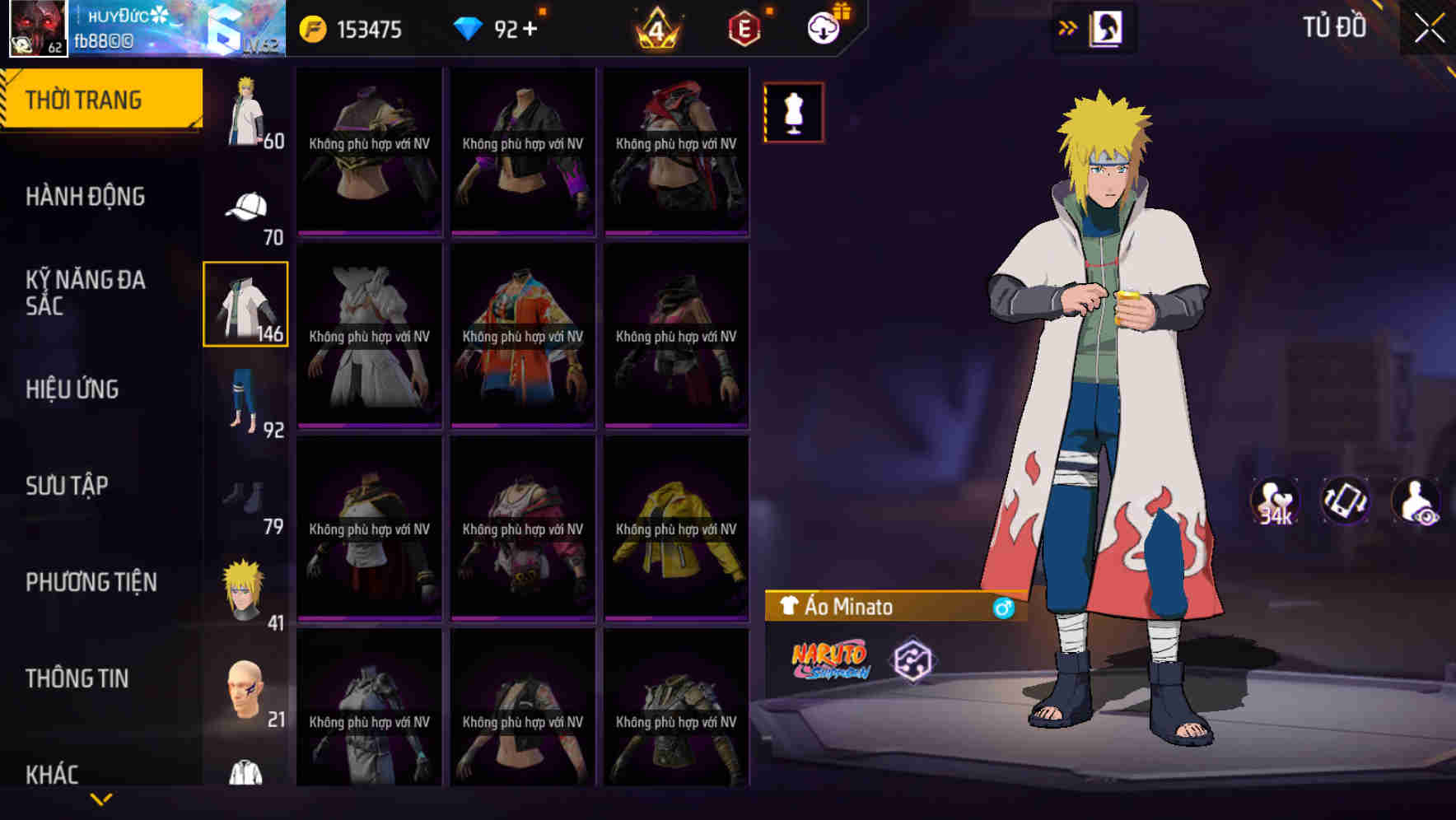Open the pants category showing 92 items
This screenshot has width=1456, height=820.
pos(245,399)
